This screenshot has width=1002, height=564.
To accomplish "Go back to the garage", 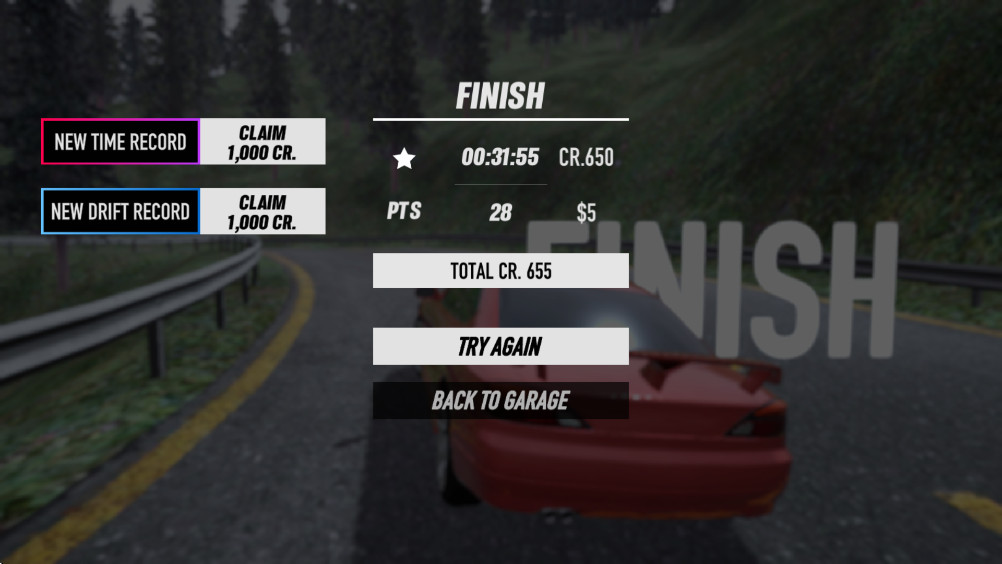I will 500,401.
